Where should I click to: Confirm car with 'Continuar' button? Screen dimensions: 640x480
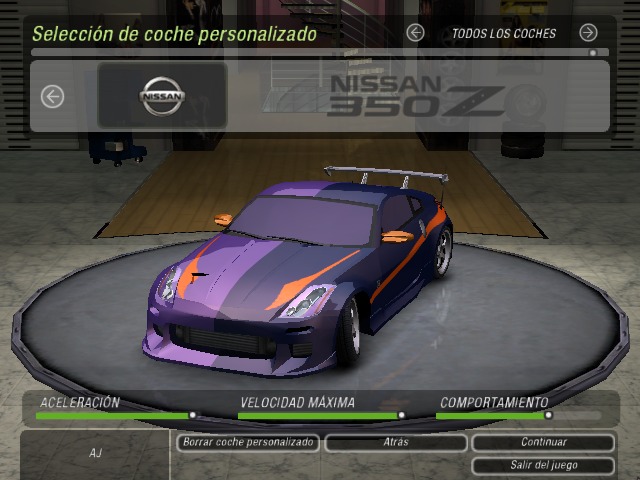point(543,442)
